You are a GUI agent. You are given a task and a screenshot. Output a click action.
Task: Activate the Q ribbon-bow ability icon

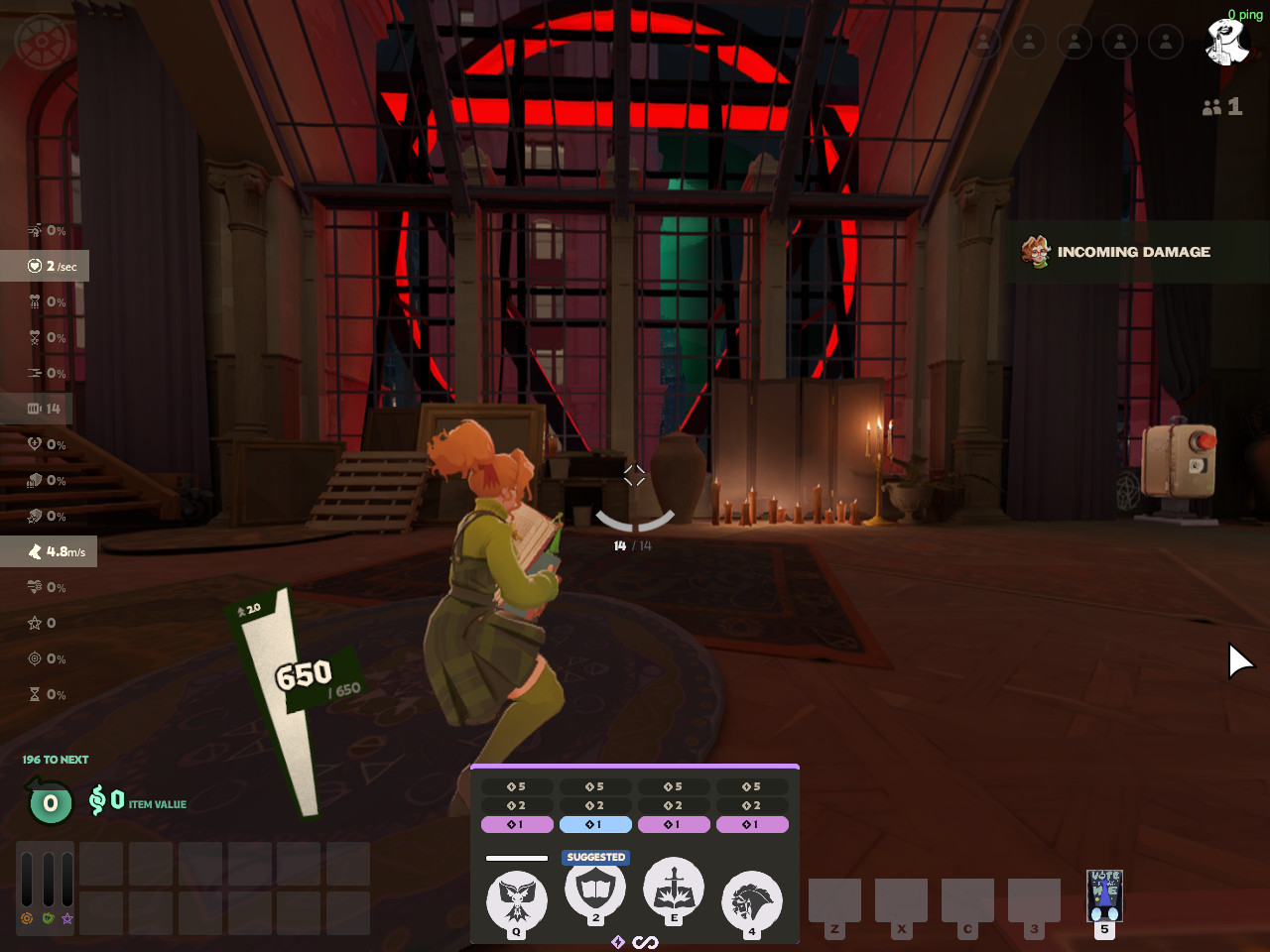pyautogui.click(x=516, y=900)
